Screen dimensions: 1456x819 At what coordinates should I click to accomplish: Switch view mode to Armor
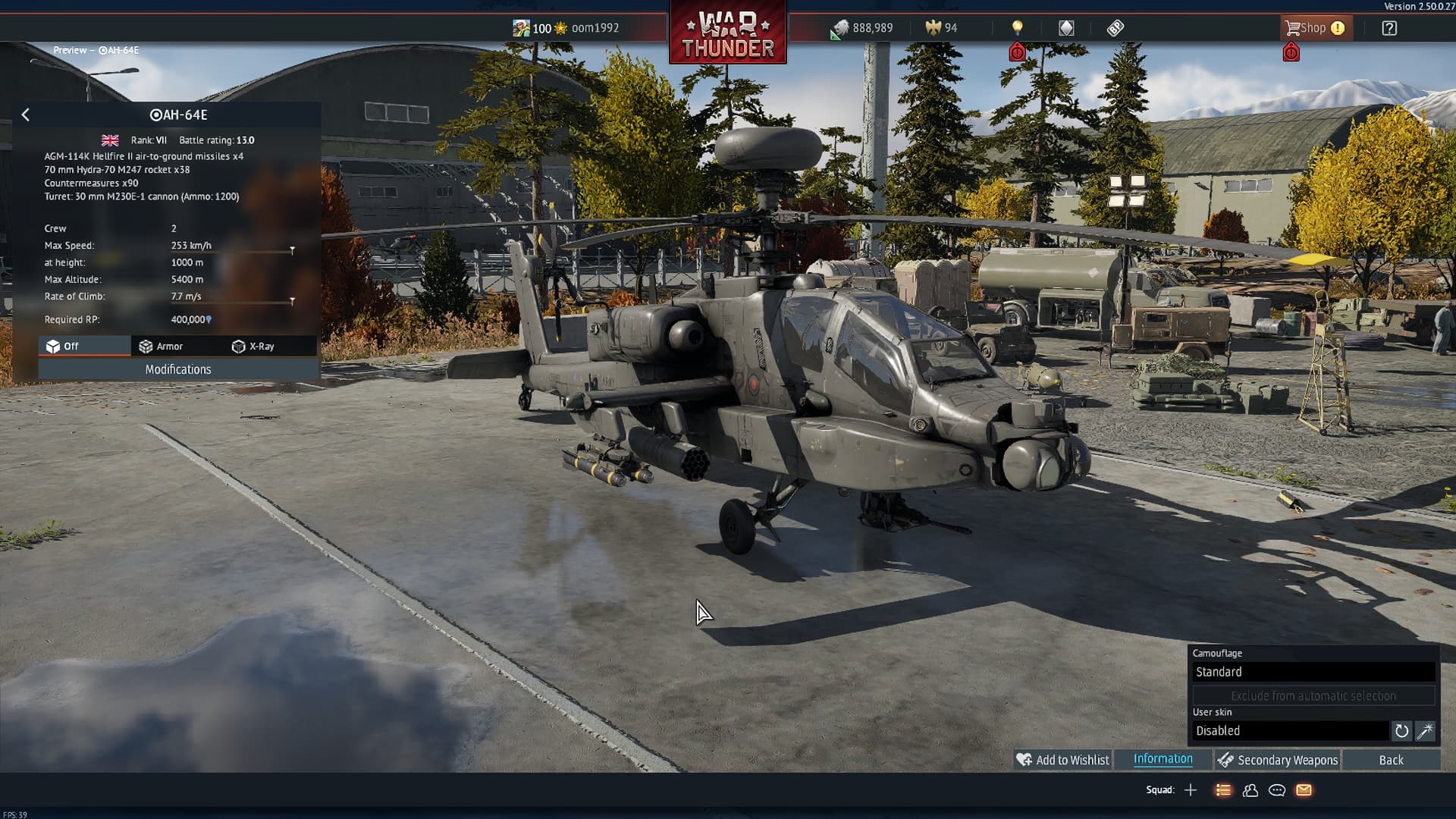pyautogui.click(x=161, y=347)
